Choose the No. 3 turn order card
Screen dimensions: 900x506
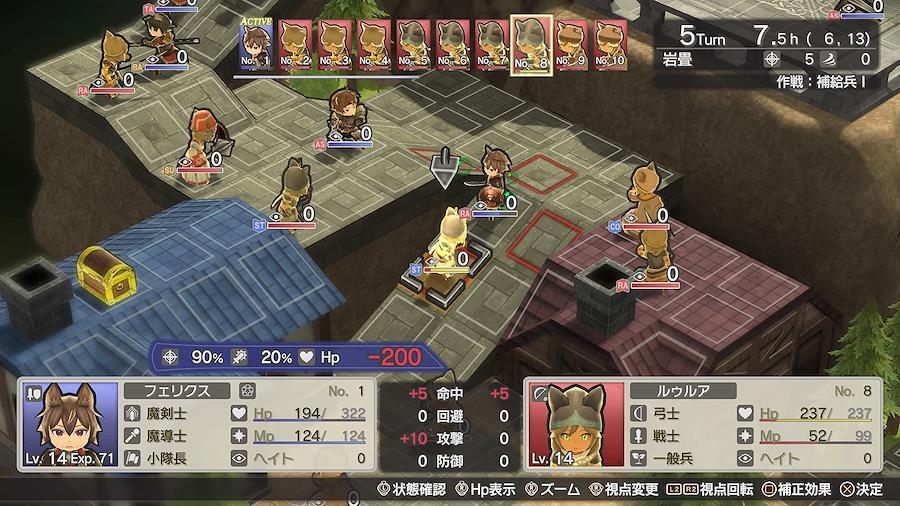point(335,45)
